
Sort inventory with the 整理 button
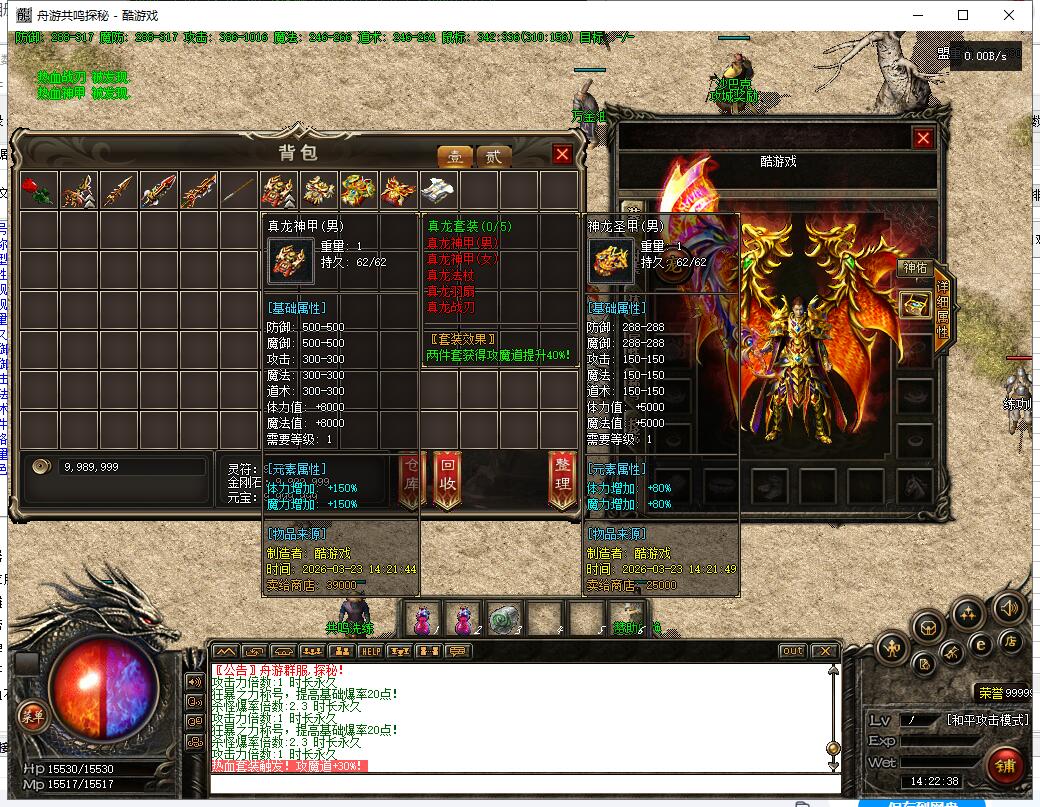(x=563, y=478)
